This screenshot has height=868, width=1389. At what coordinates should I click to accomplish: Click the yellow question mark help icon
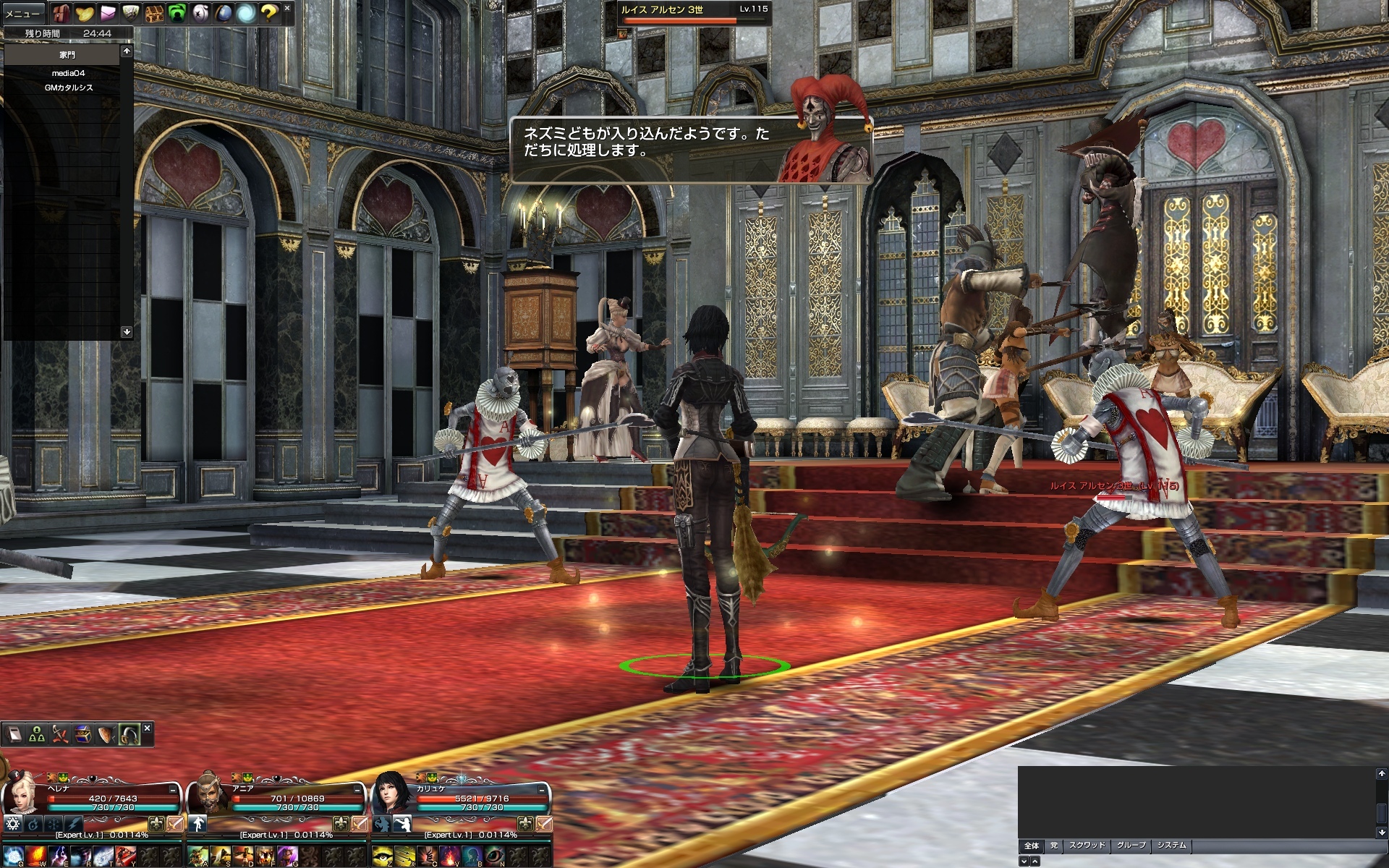tap(269, 13)
